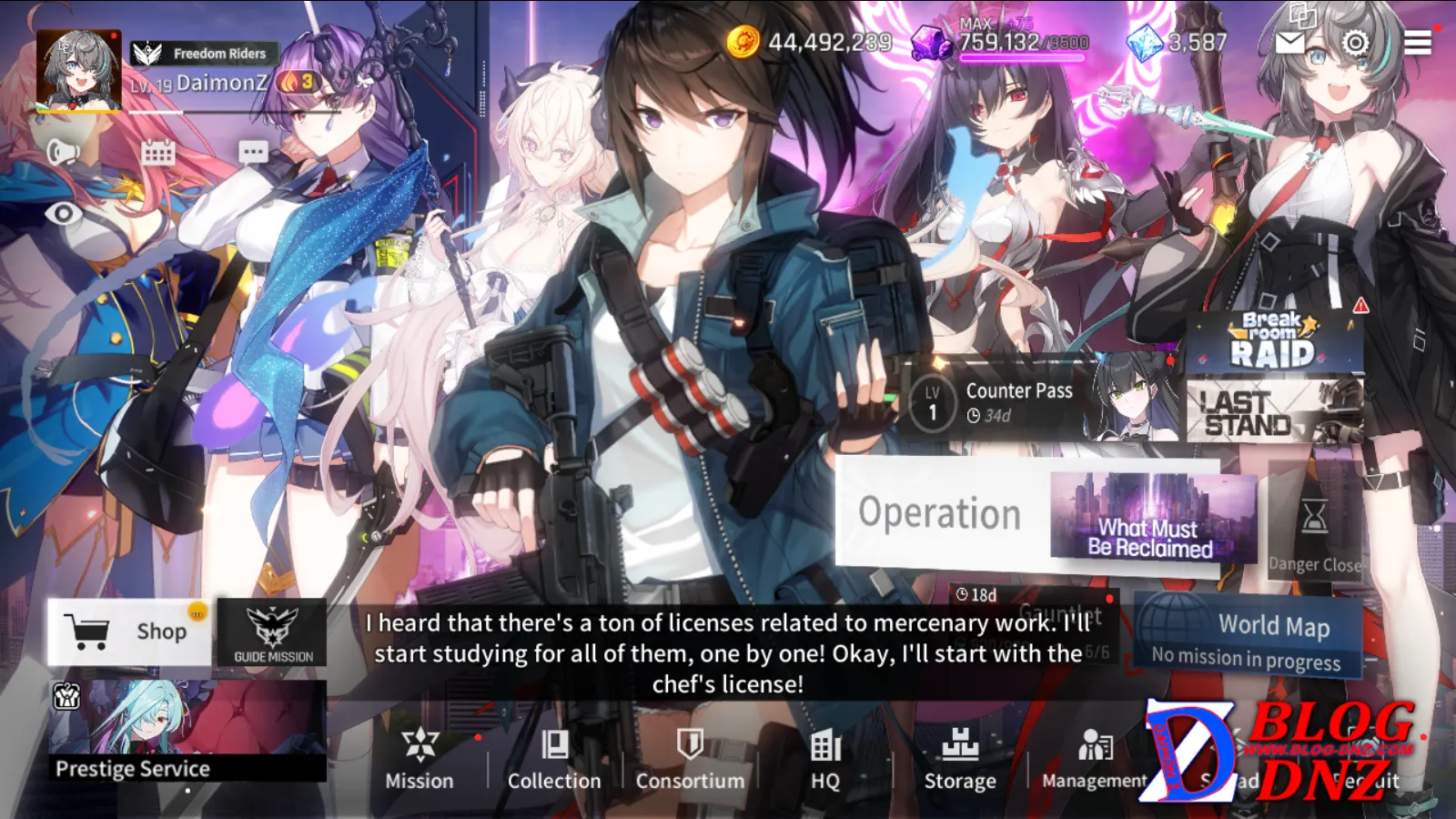Open the Mission menu
Image resolution: width=1456 pixels, height=819 pixels.
[x=419, y=759]
